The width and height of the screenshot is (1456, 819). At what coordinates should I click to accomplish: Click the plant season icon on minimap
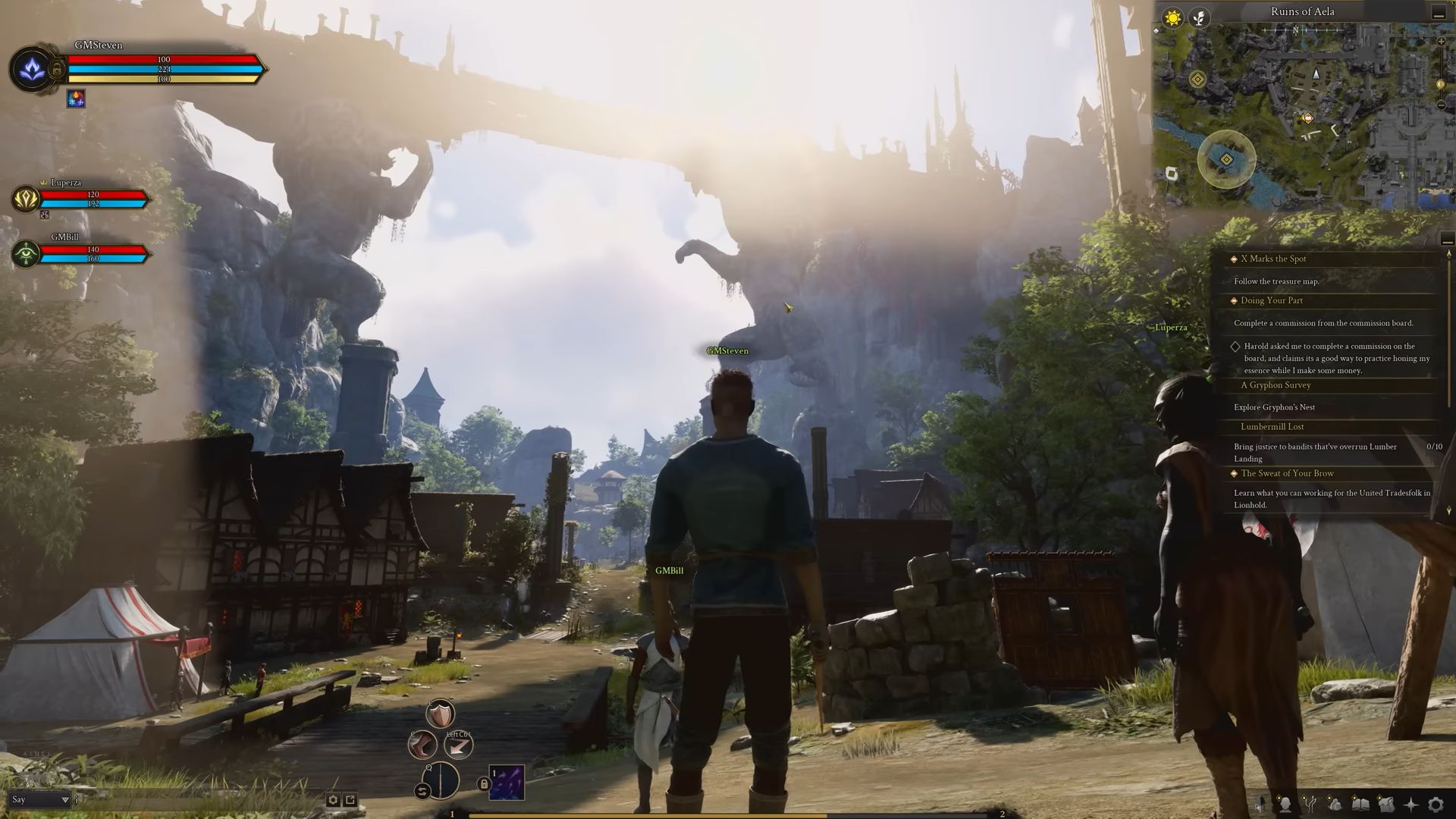pyautogui.click(x=1198, y=15)
